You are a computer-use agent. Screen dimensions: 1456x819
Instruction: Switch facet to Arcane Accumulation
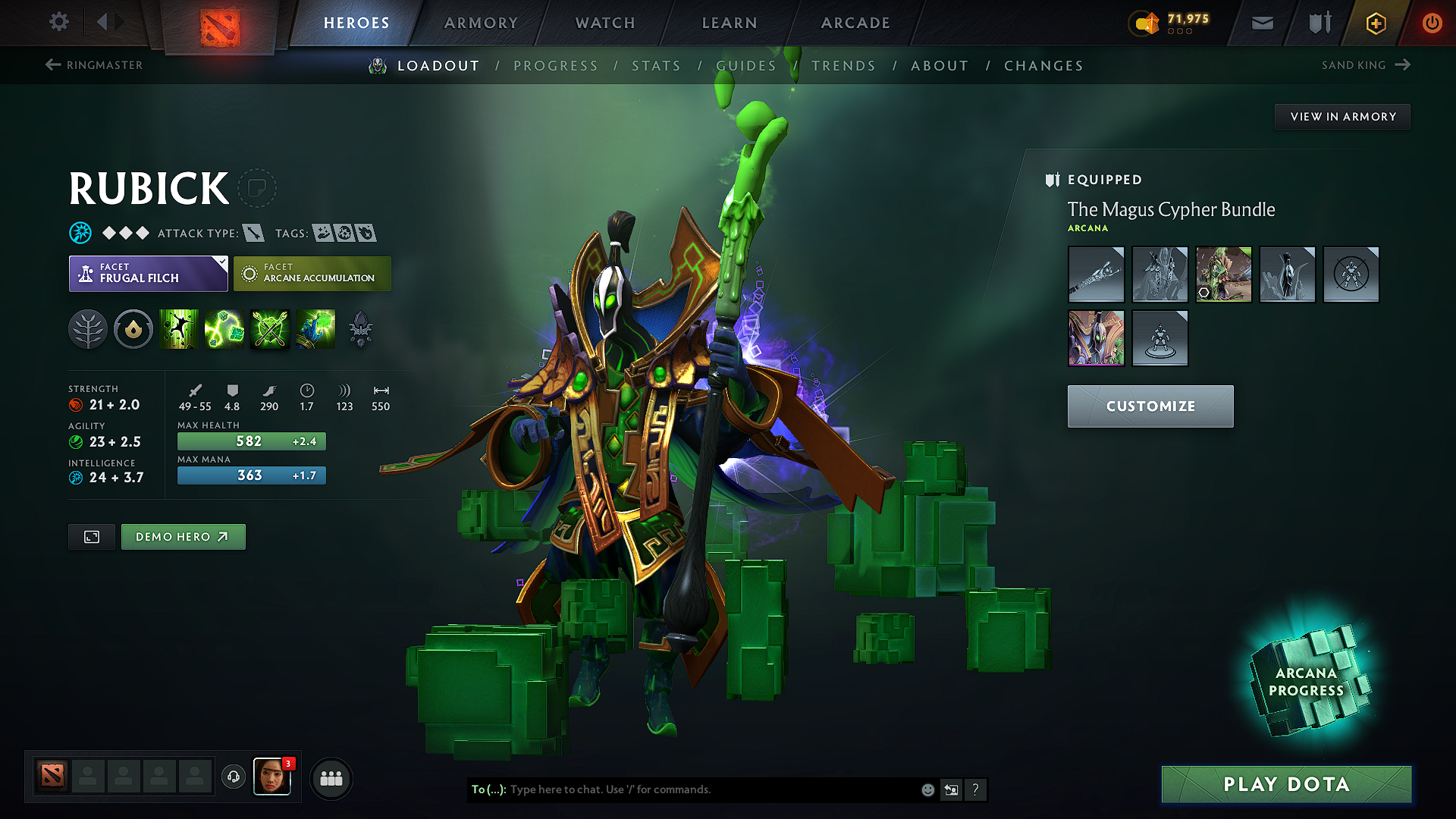tap(312, 274)
